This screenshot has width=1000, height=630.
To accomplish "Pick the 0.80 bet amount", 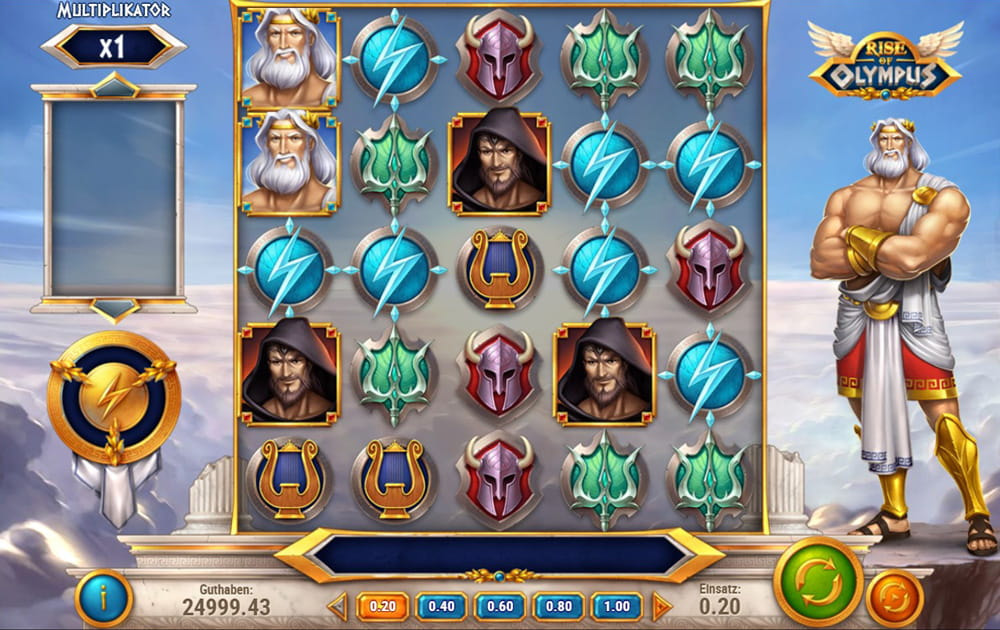I will pos(558,606).
